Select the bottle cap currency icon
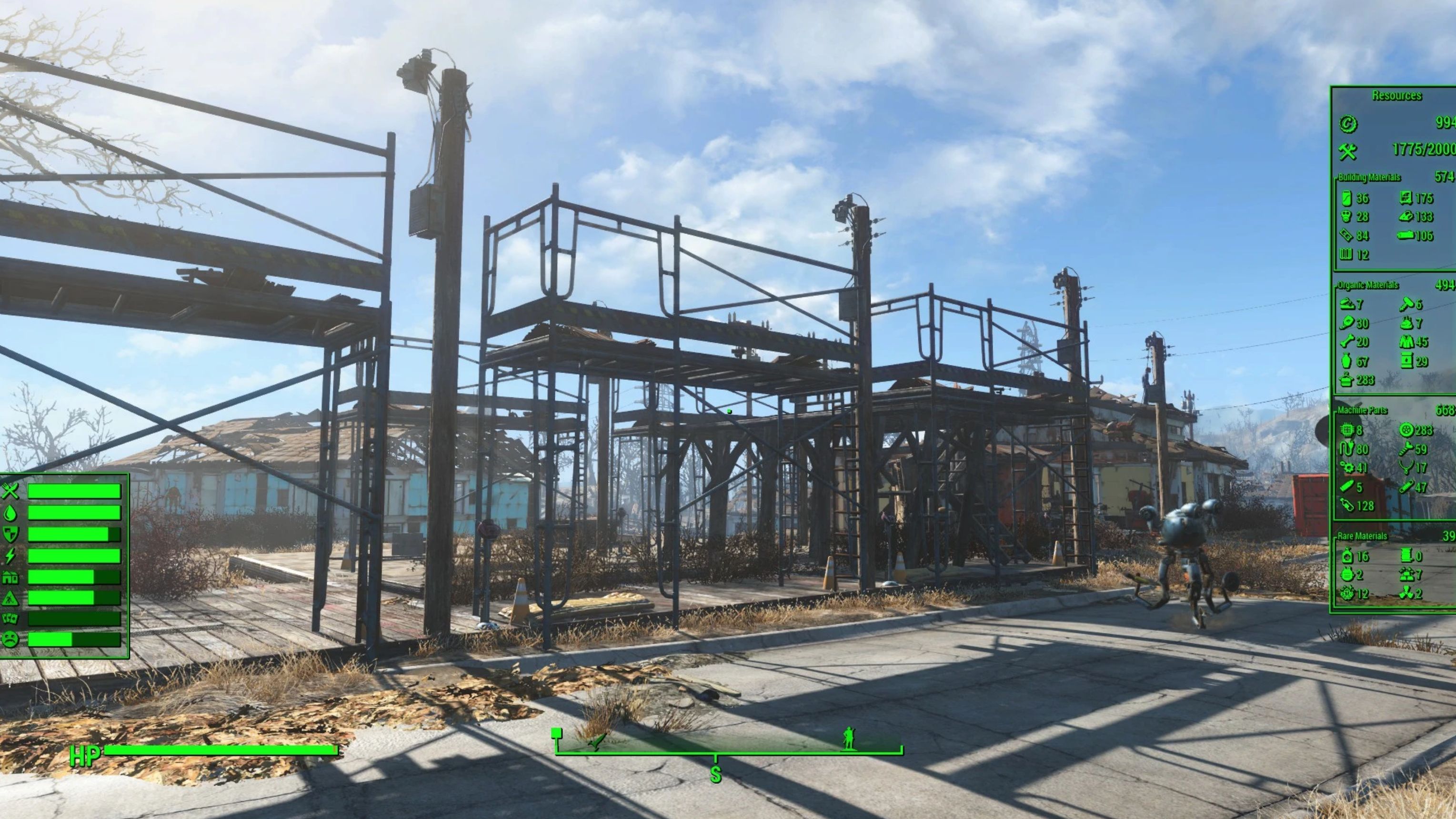 point(1347,124)
